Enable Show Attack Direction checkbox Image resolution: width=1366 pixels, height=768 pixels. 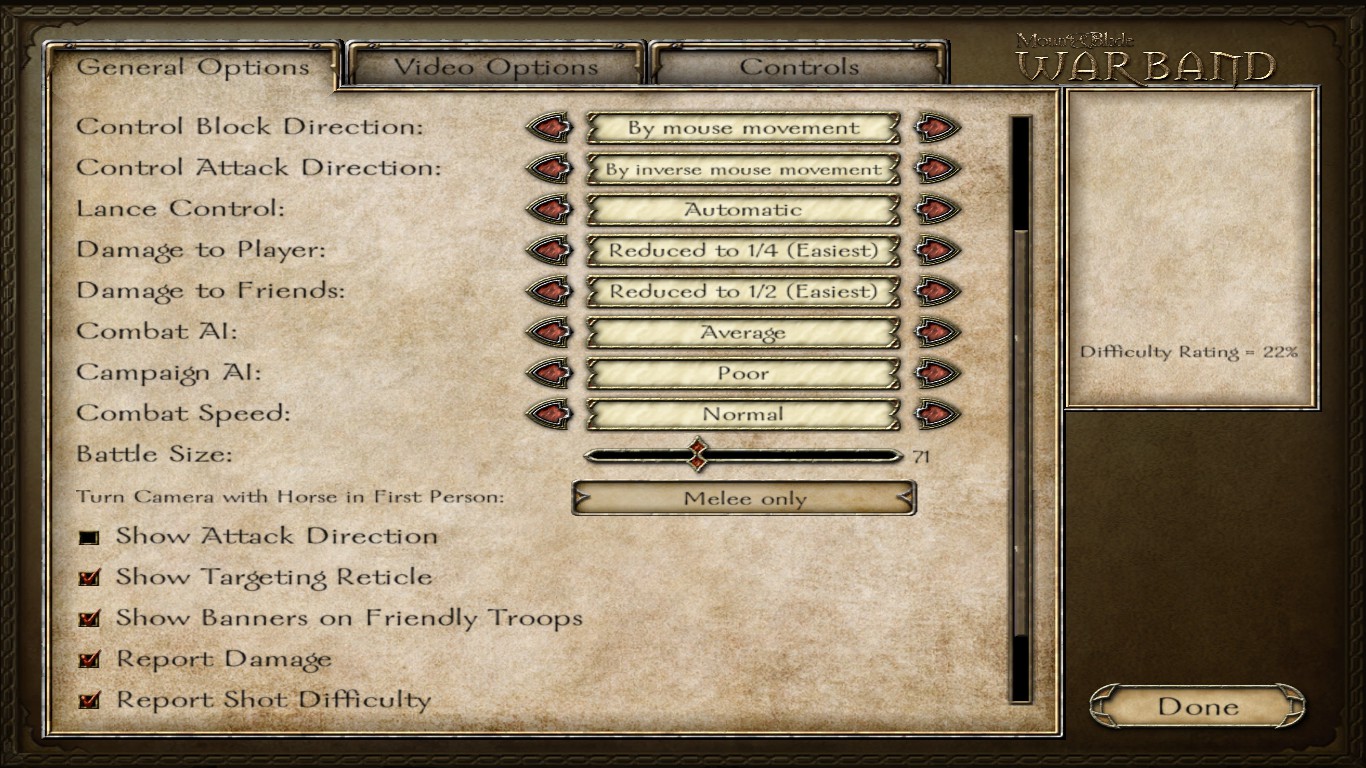tap(90, 537)
